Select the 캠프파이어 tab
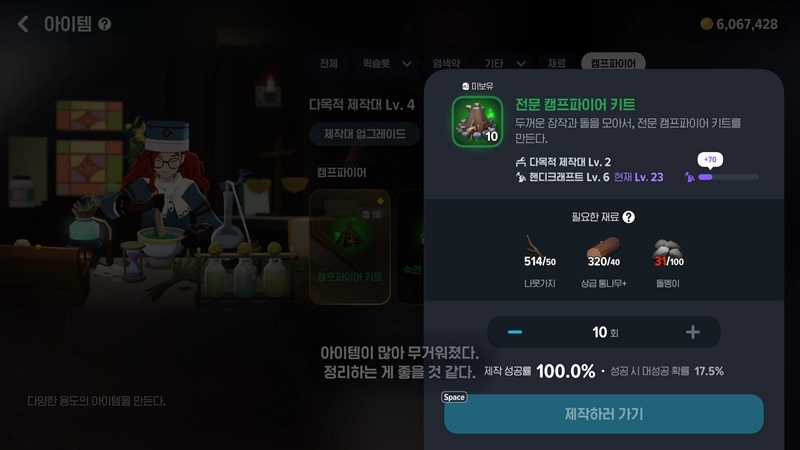The width and height of the screenshot is (800, 450). [x=613, y=63]
